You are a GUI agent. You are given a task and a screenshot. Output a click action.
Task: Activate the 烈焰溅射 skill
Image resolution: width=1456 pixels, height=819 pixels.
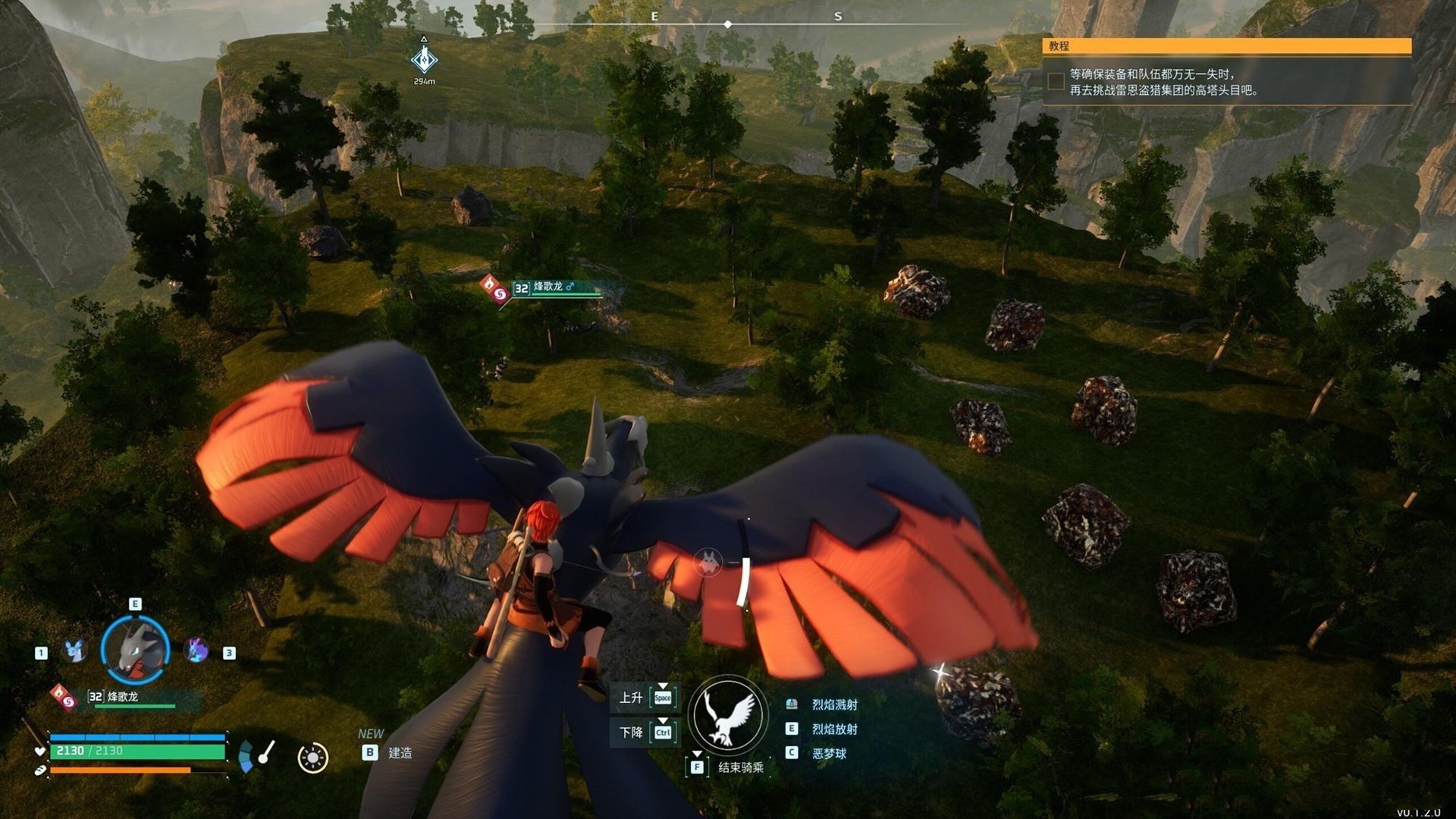pos(834,704)
